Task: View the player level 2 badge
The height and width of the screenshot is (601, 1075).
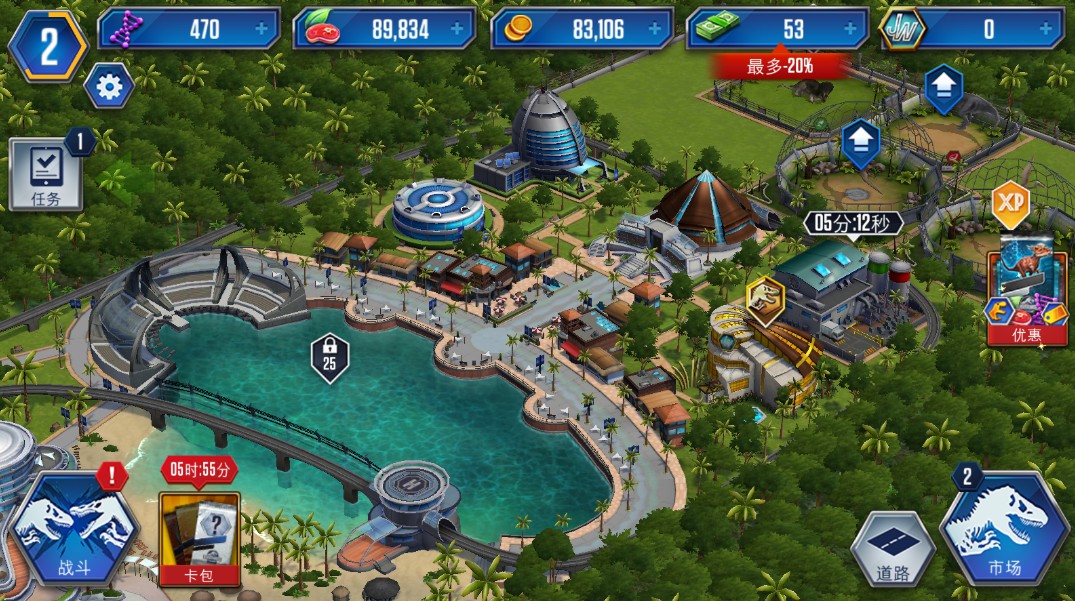Action: pos(46,45)
